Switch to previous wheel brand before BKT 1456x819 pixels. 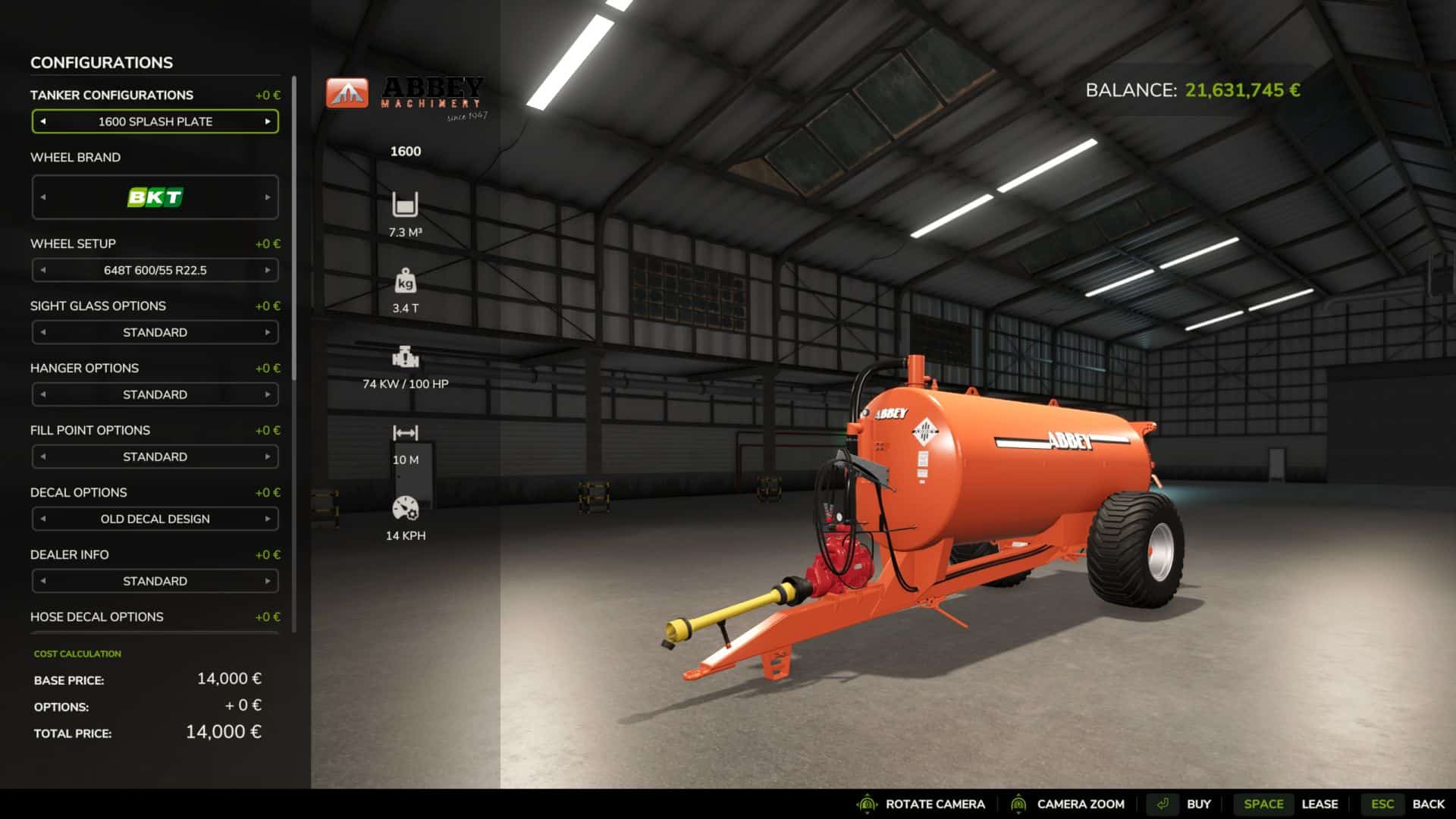tap(43, 197)
